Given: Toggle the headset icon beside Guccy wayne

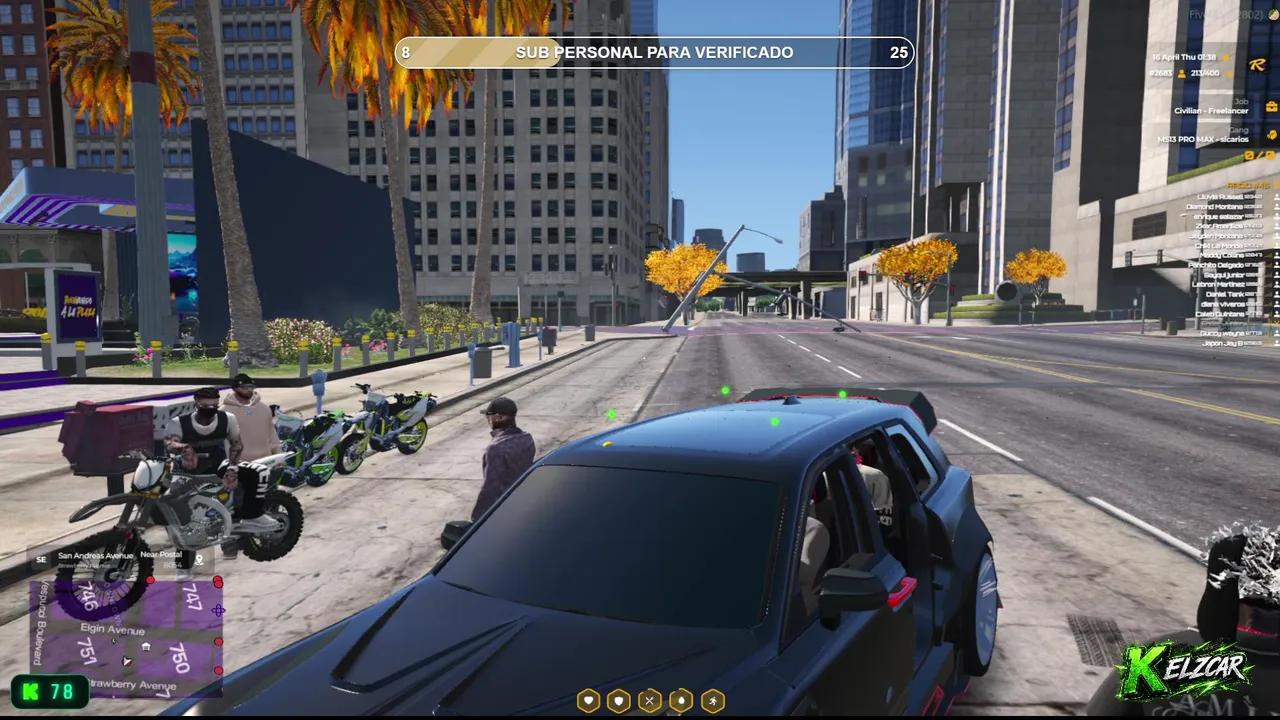Looking at the screenshot, I should click(x=1274, y=333).
